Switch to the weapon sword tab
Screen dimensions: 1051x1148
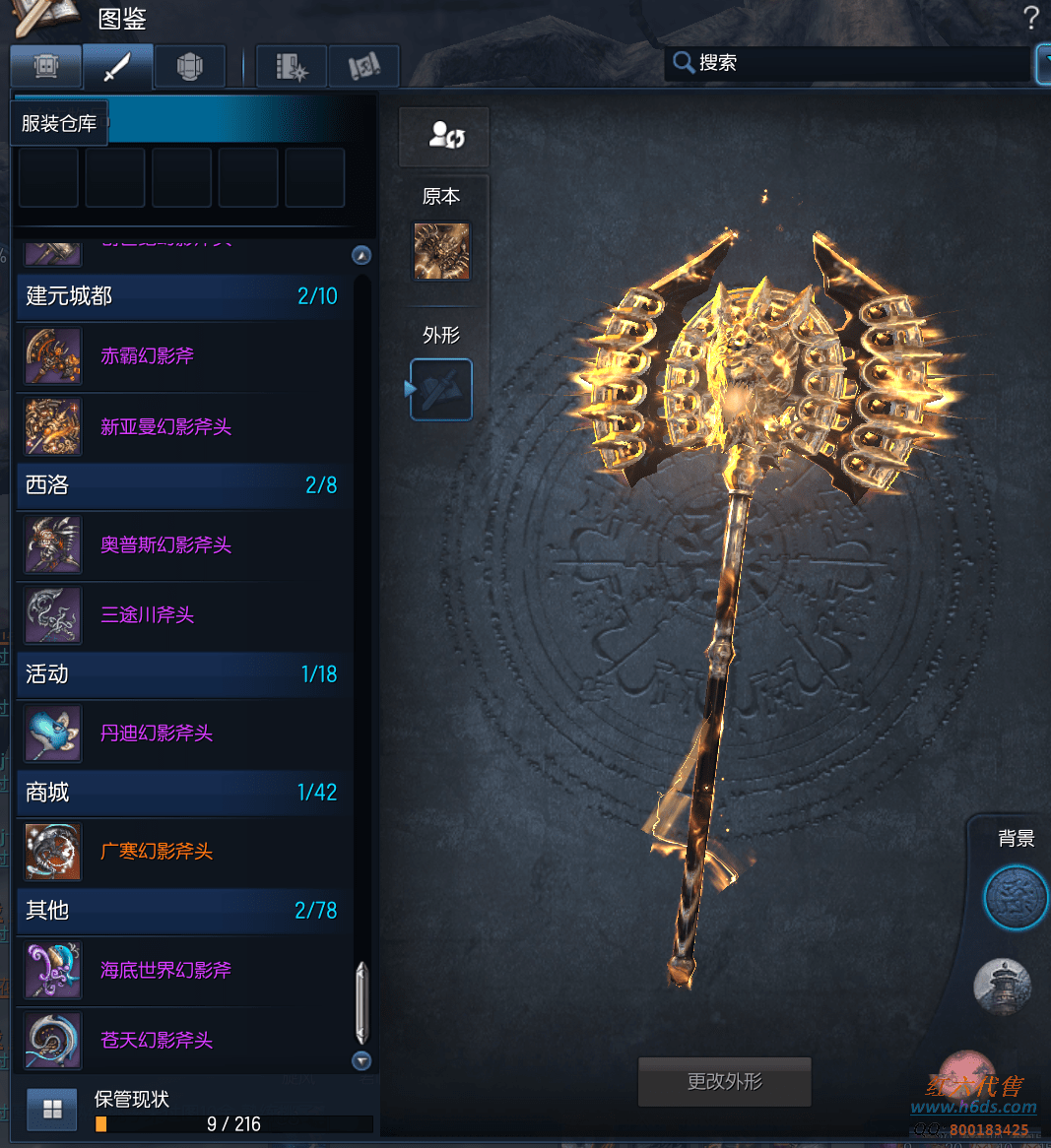pos(117,67)
